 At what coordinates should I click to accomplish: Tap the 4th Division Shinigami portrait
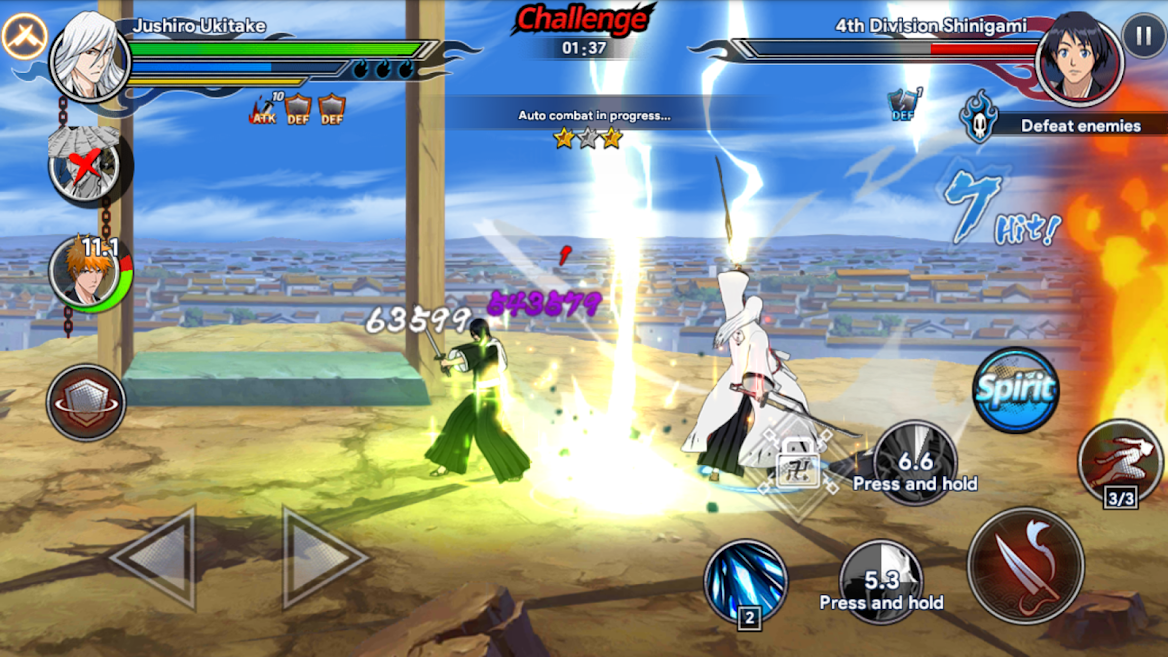[x=1079, y=58]
